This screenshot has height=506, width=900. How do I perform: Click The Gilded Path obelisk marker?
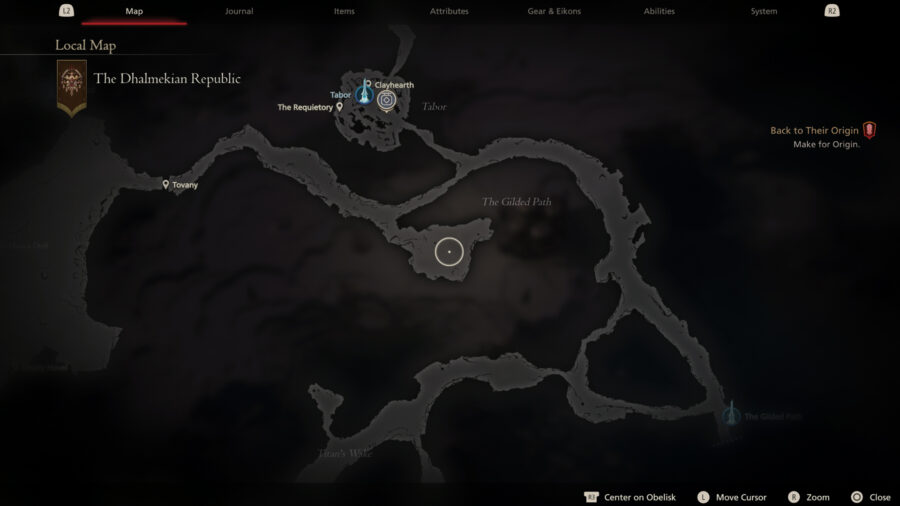(731, 413)
